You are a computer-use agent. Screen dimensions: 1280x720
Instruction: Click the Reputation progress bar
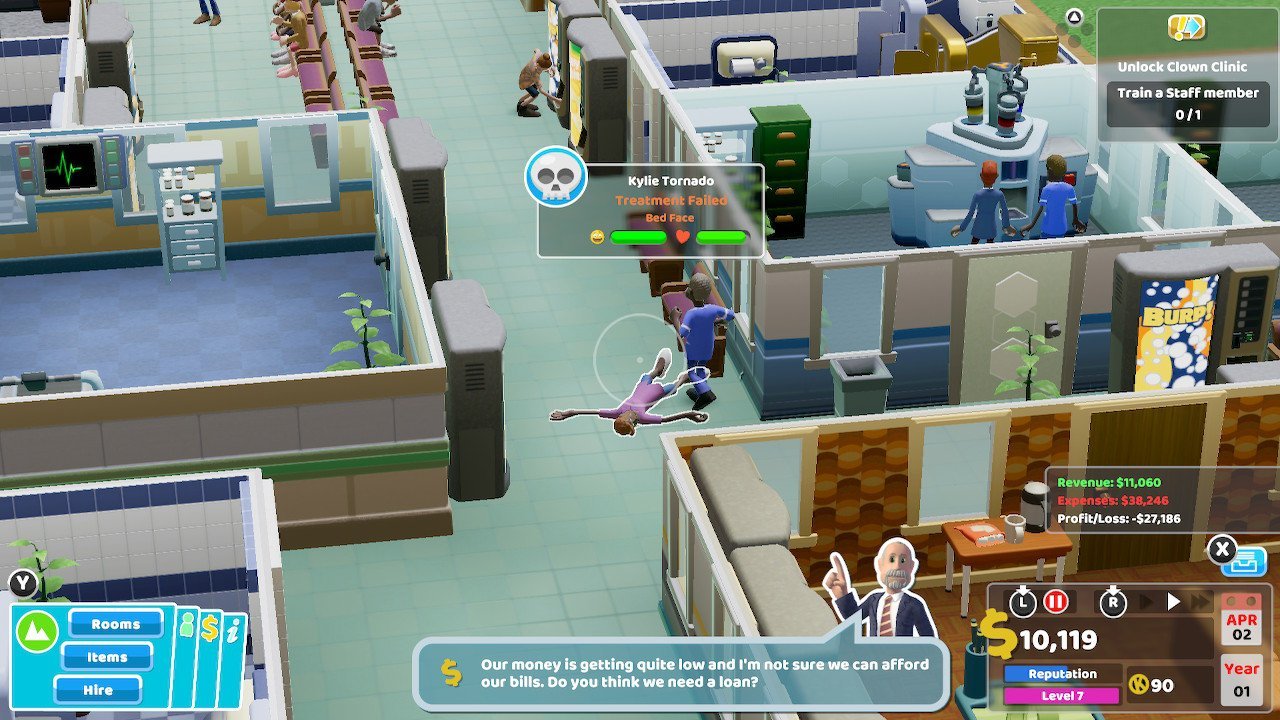coord(1062,673)
